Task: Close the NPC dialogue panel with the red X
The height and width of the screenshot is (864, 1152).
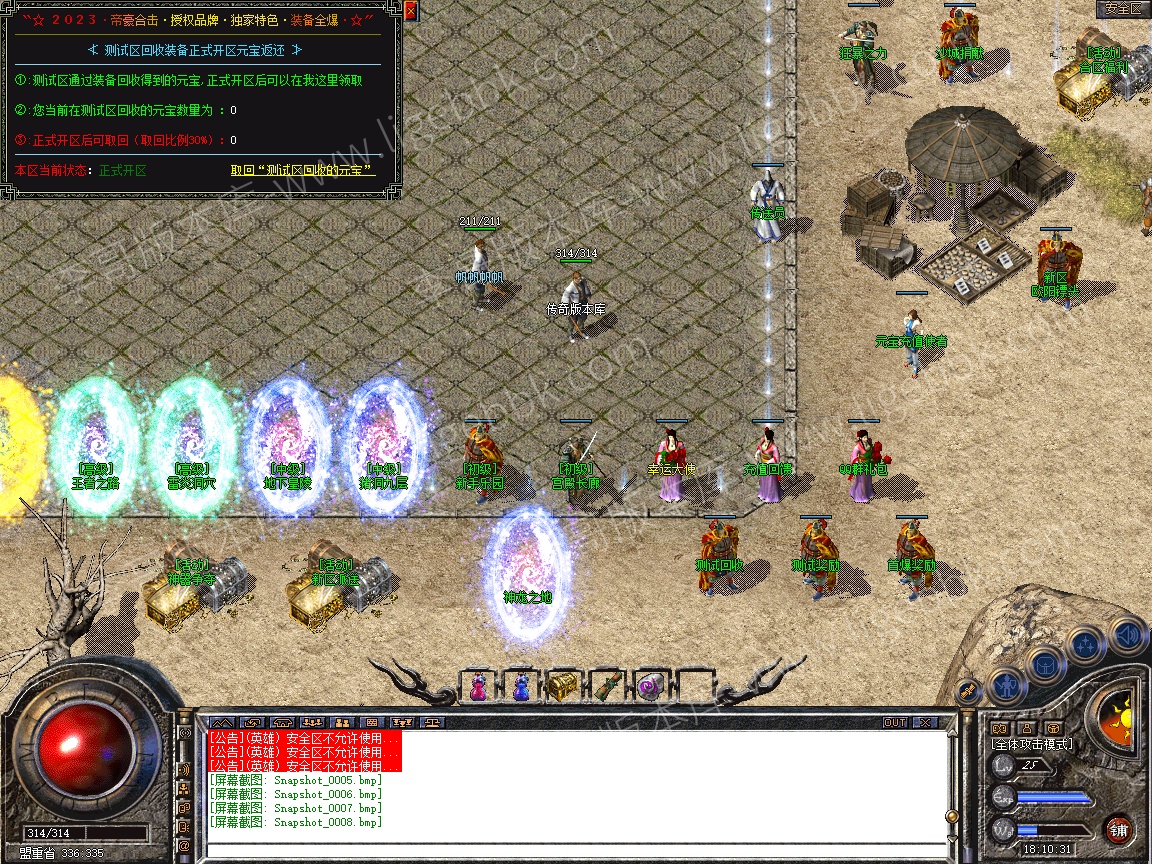Action: 410,12
